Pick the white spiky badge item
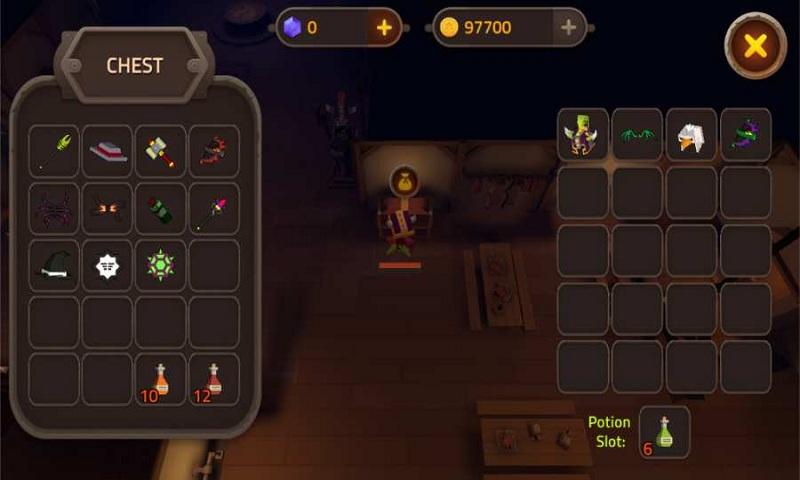Viewport: 800px width, 480px height. coord(107,265)
